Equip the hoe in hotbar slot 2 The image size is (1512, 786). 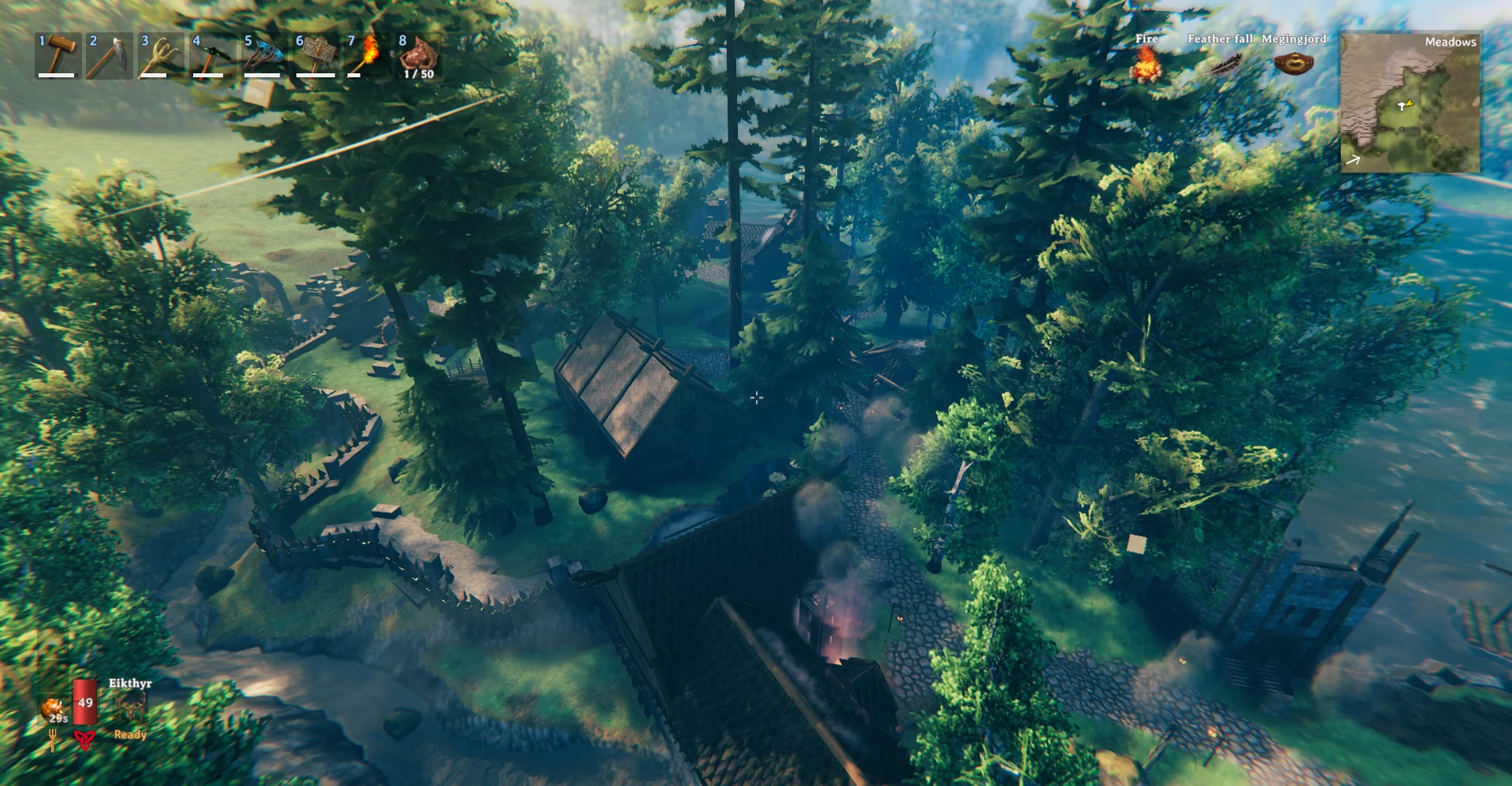point(109,55)
